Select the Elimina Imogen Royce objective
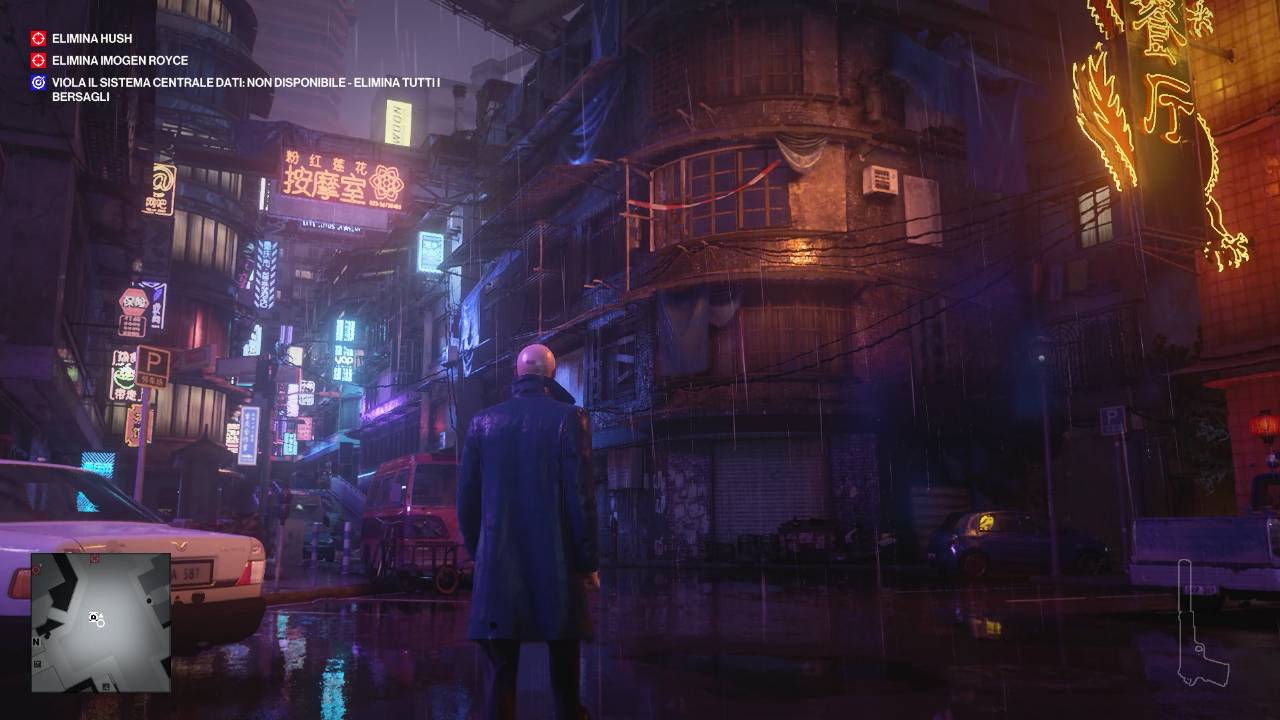 pyautogui.click(x=107, y=60)
